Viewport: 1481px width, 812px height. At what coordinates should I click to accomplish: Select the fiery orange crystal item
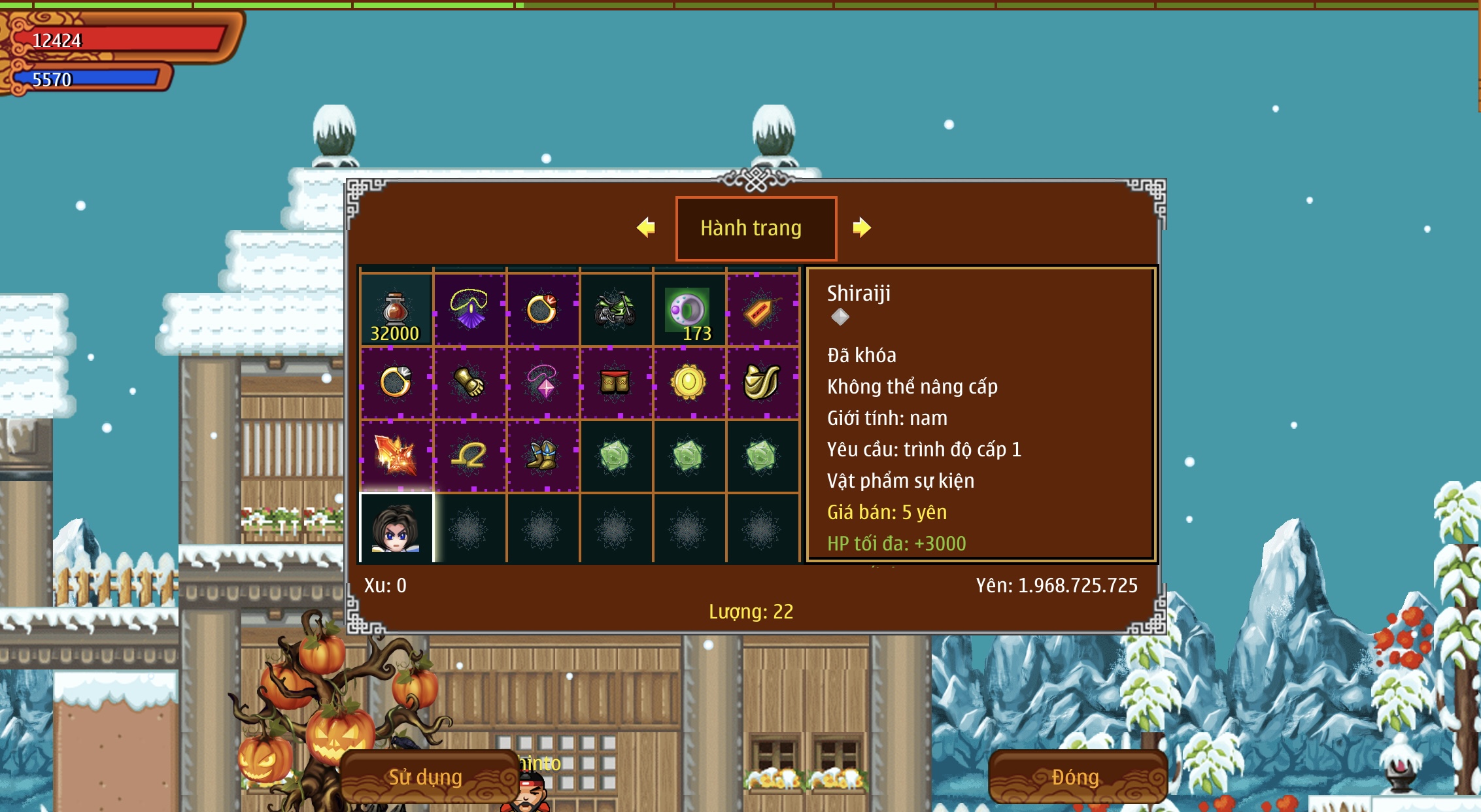pyautogui.click(x=396, y=456)
